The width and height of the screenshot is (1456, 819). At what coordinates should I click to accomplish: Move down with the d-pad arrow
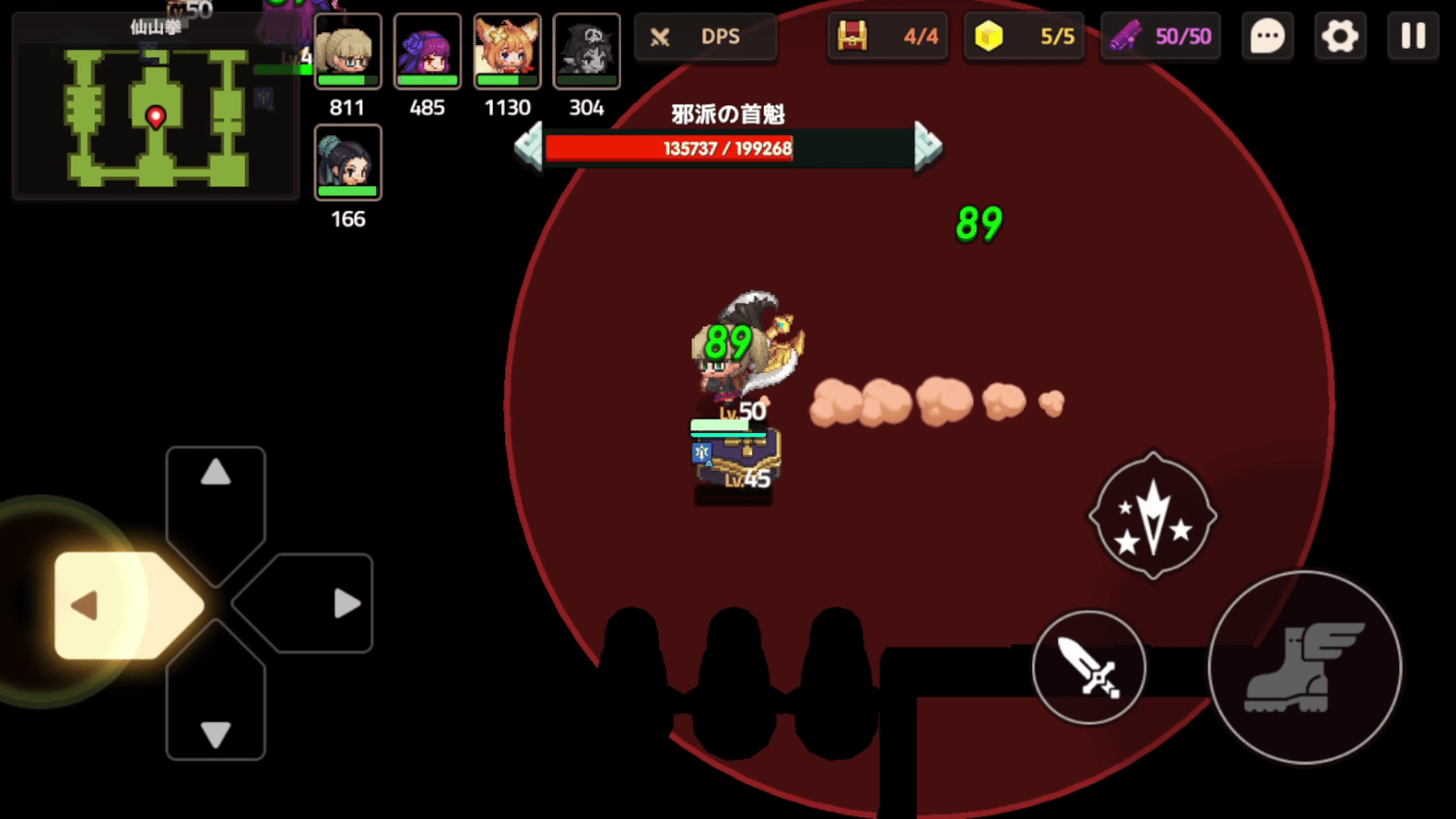(x=215, y=734)
